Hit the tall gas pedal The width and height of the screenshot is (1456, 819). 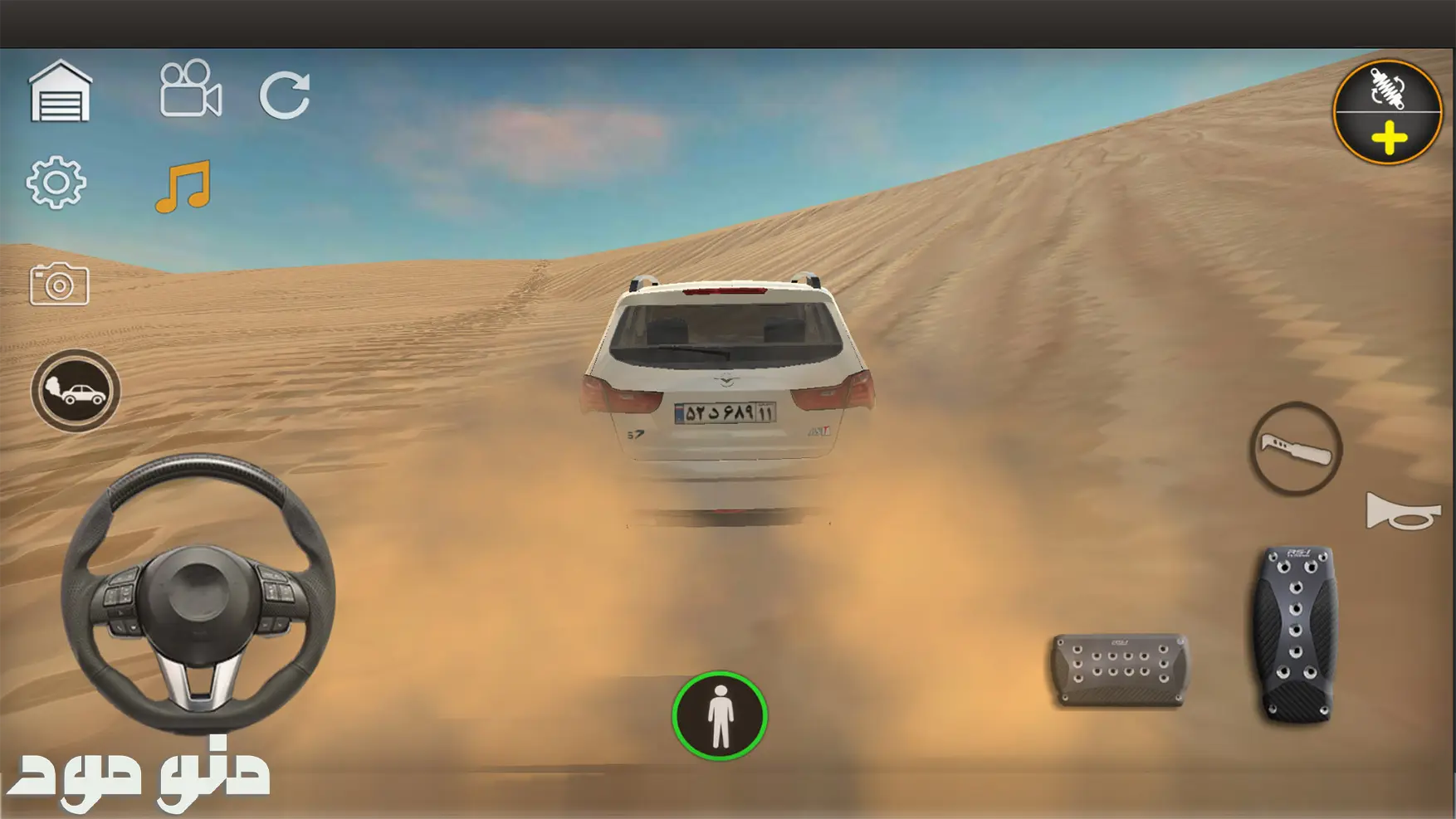1295,633
